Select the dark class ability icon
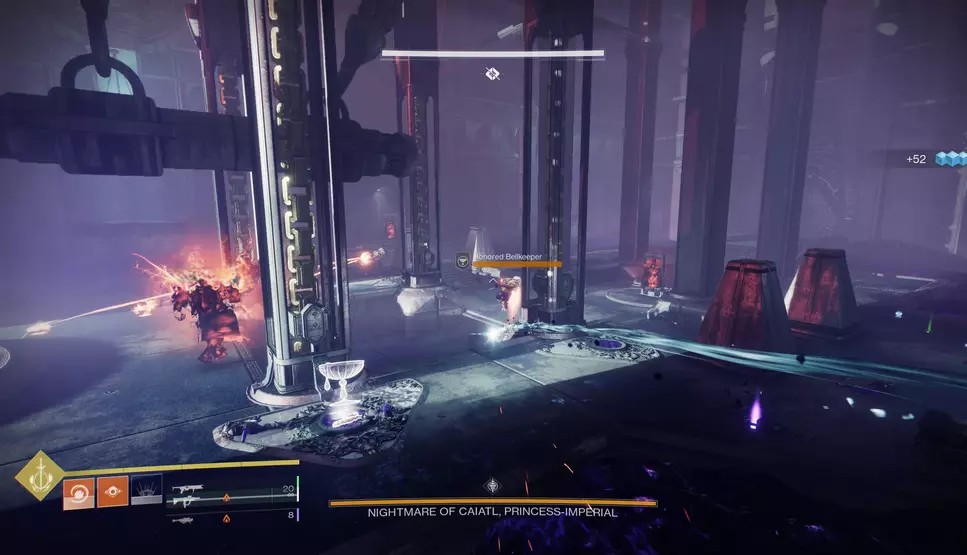967x555 pixels. coord(146,491)
